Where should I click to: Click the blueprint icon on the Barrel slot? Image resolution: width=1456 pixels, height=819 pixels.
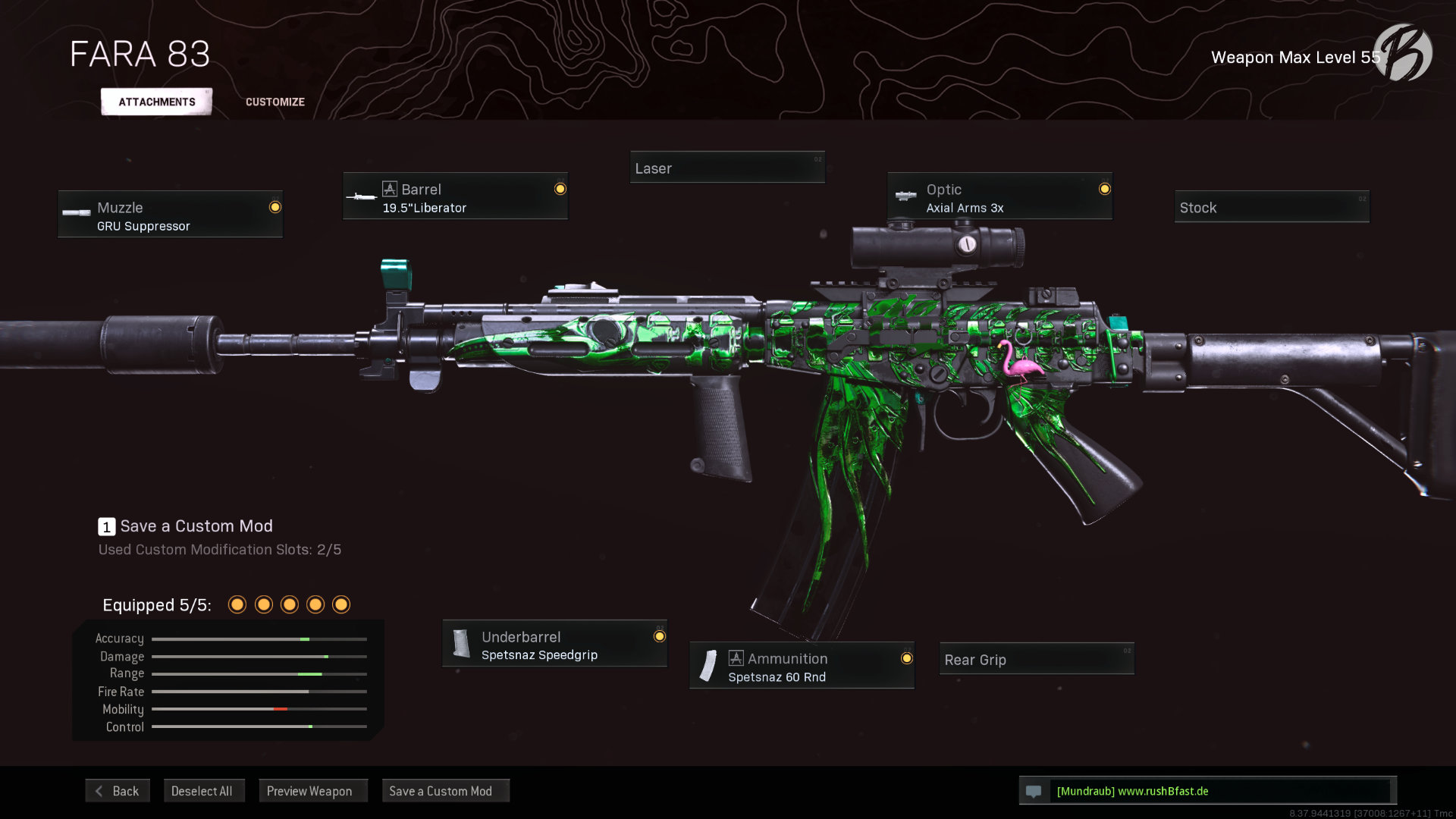coord(391,189)
